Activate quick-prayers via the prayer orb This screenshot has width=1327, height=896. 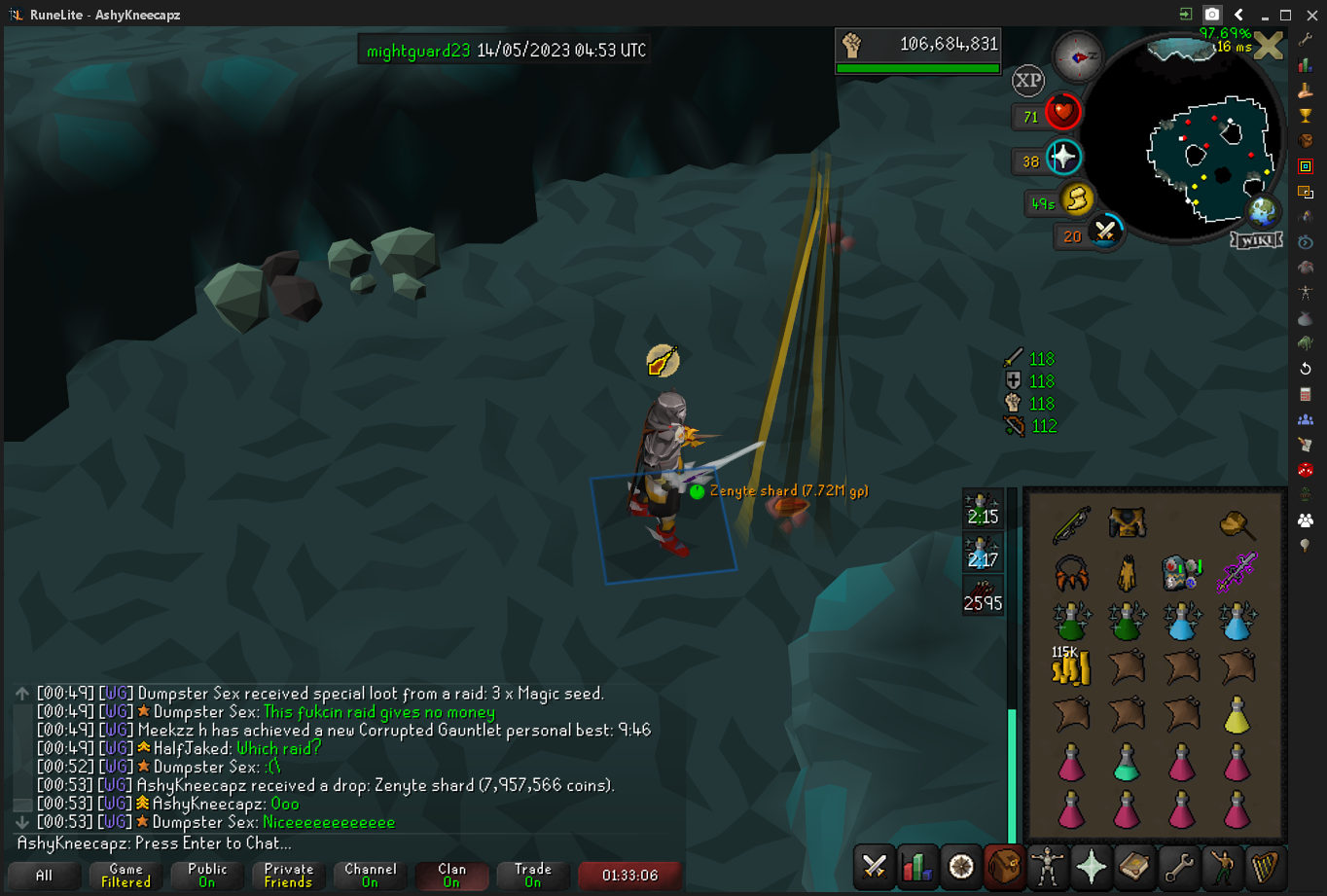coord(1063,157)
